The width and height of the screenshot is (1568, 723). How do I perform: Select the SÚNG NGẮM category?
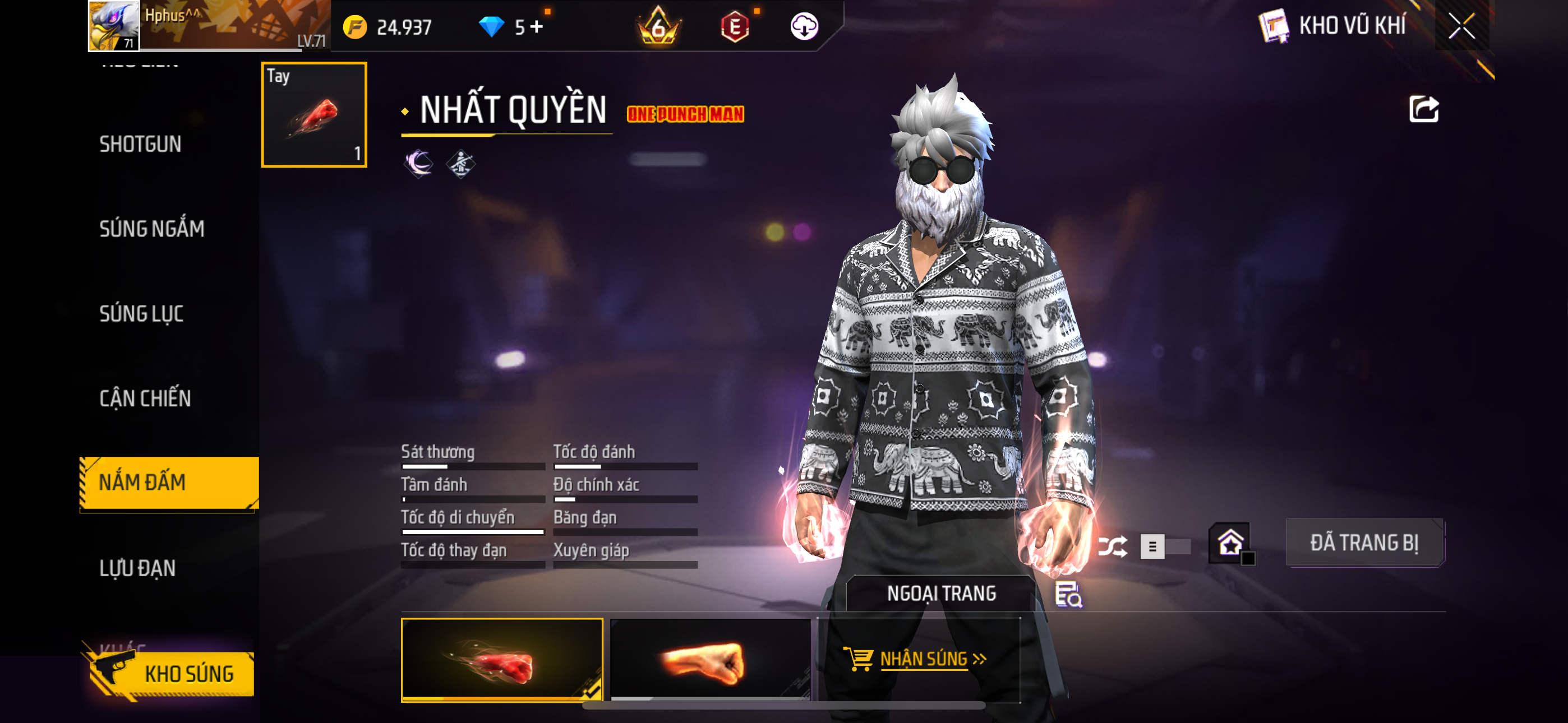(x=151, y=229)
